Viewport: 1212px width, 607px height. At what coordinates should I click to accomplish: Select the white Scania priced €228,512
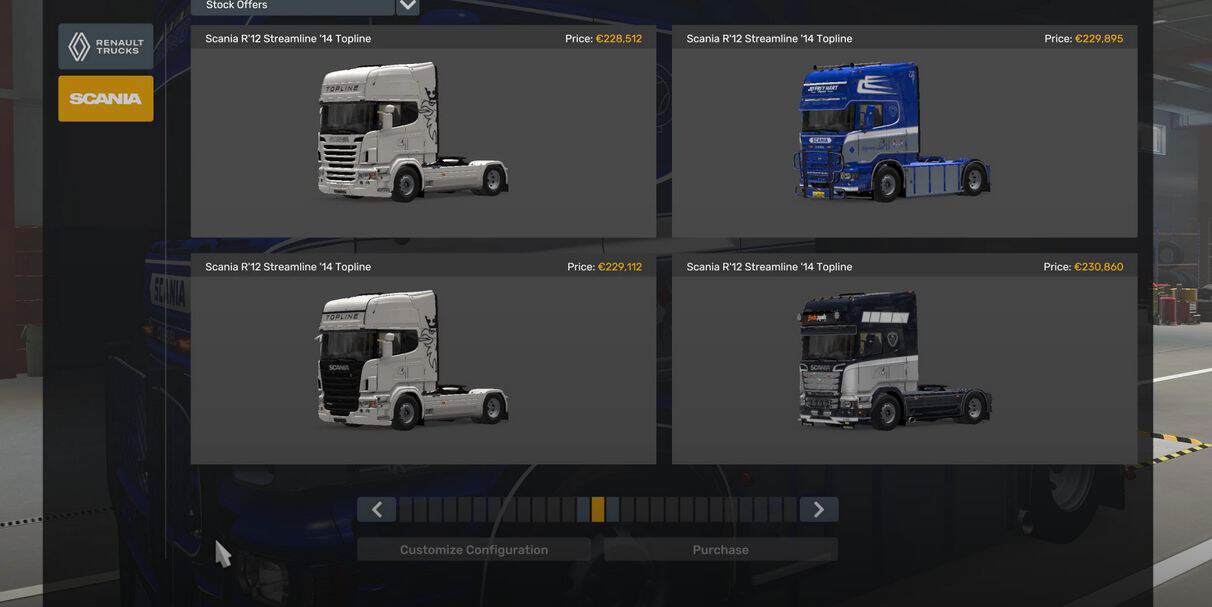pos(423,132)
